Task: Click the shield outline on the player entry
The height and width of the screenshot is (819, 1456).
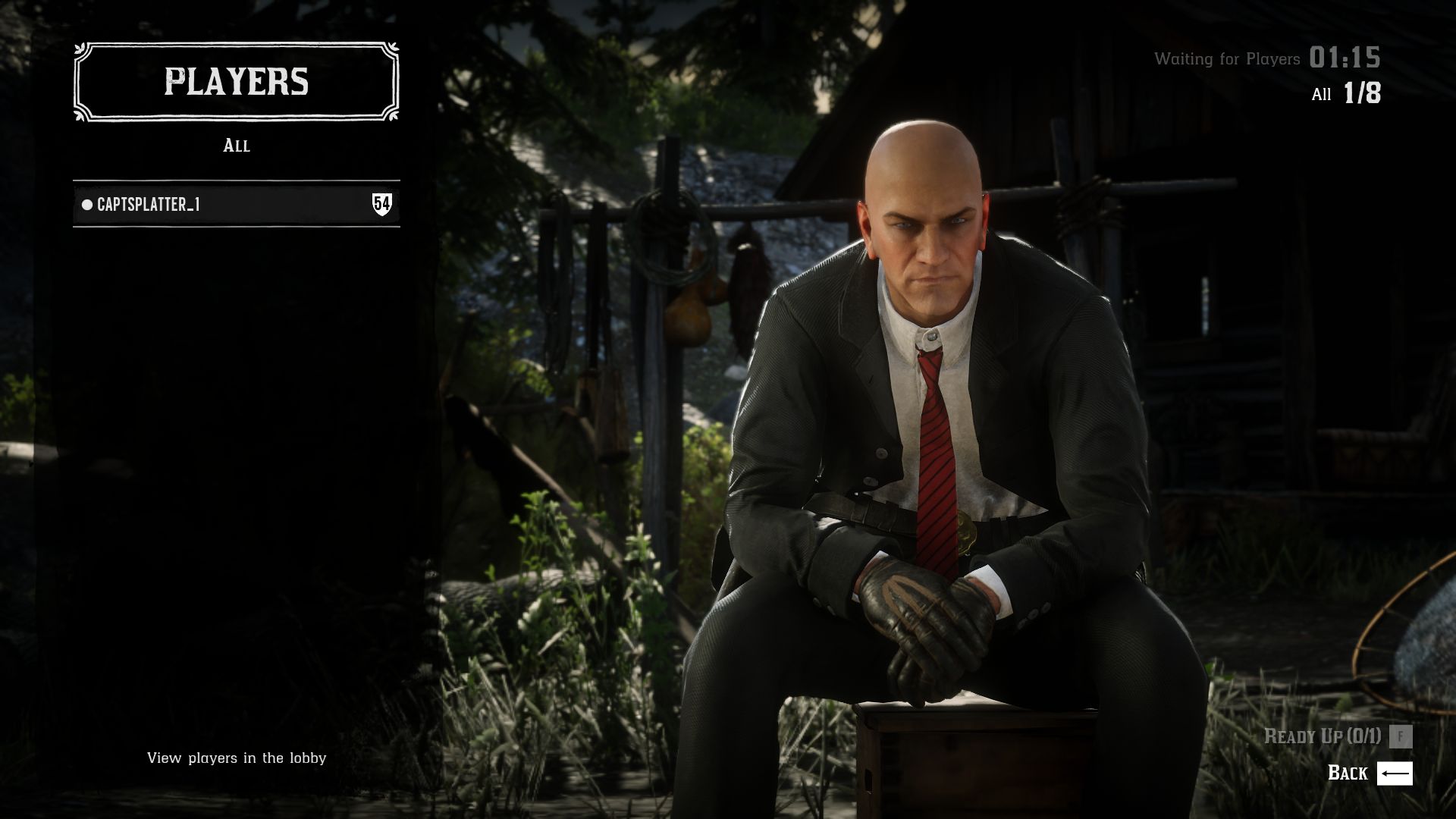Action: click(x=384, y=203)
